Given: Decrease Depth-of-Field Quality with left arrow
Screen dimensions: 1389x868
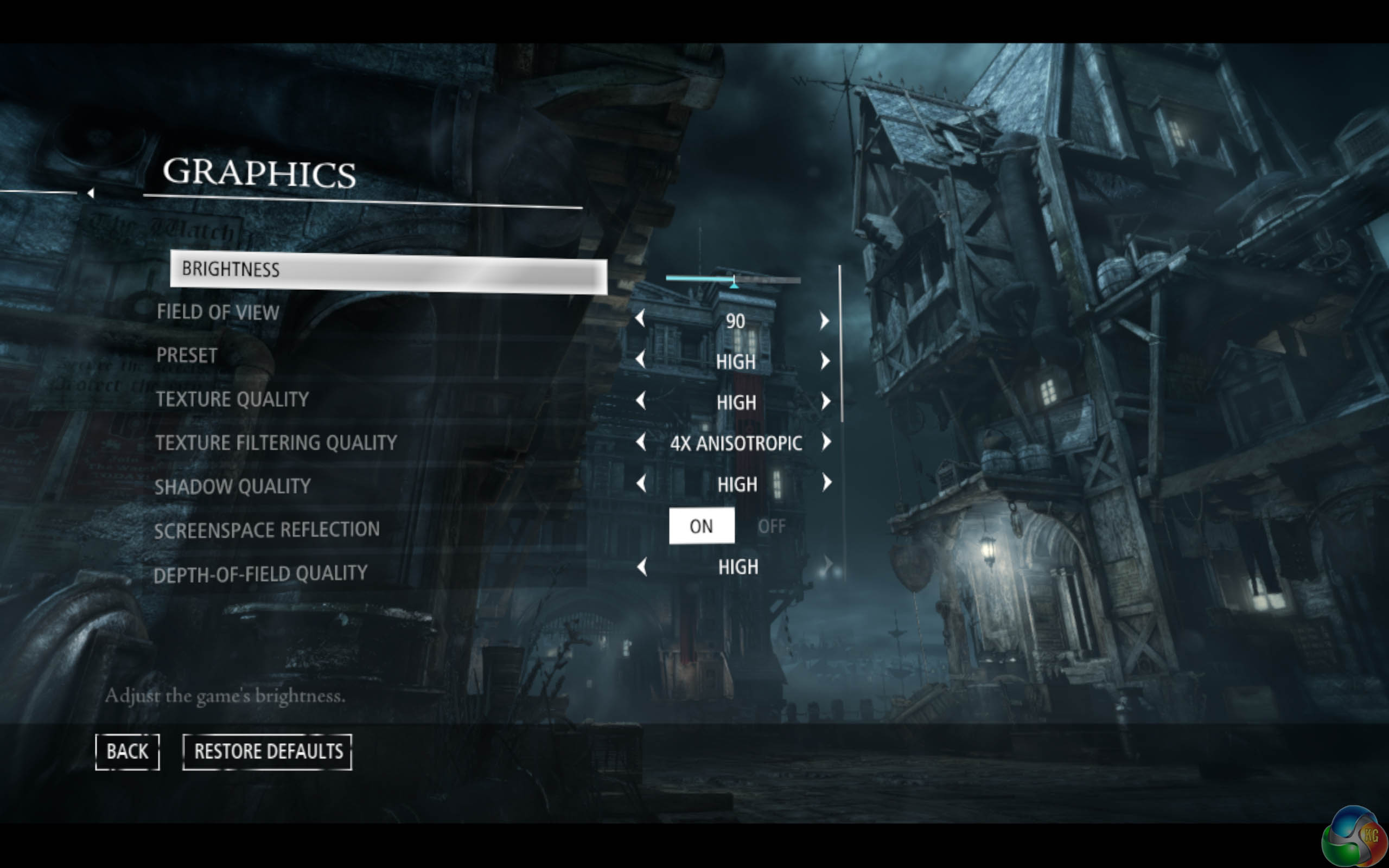Looking at the screenshot, I should click(642, 567).
